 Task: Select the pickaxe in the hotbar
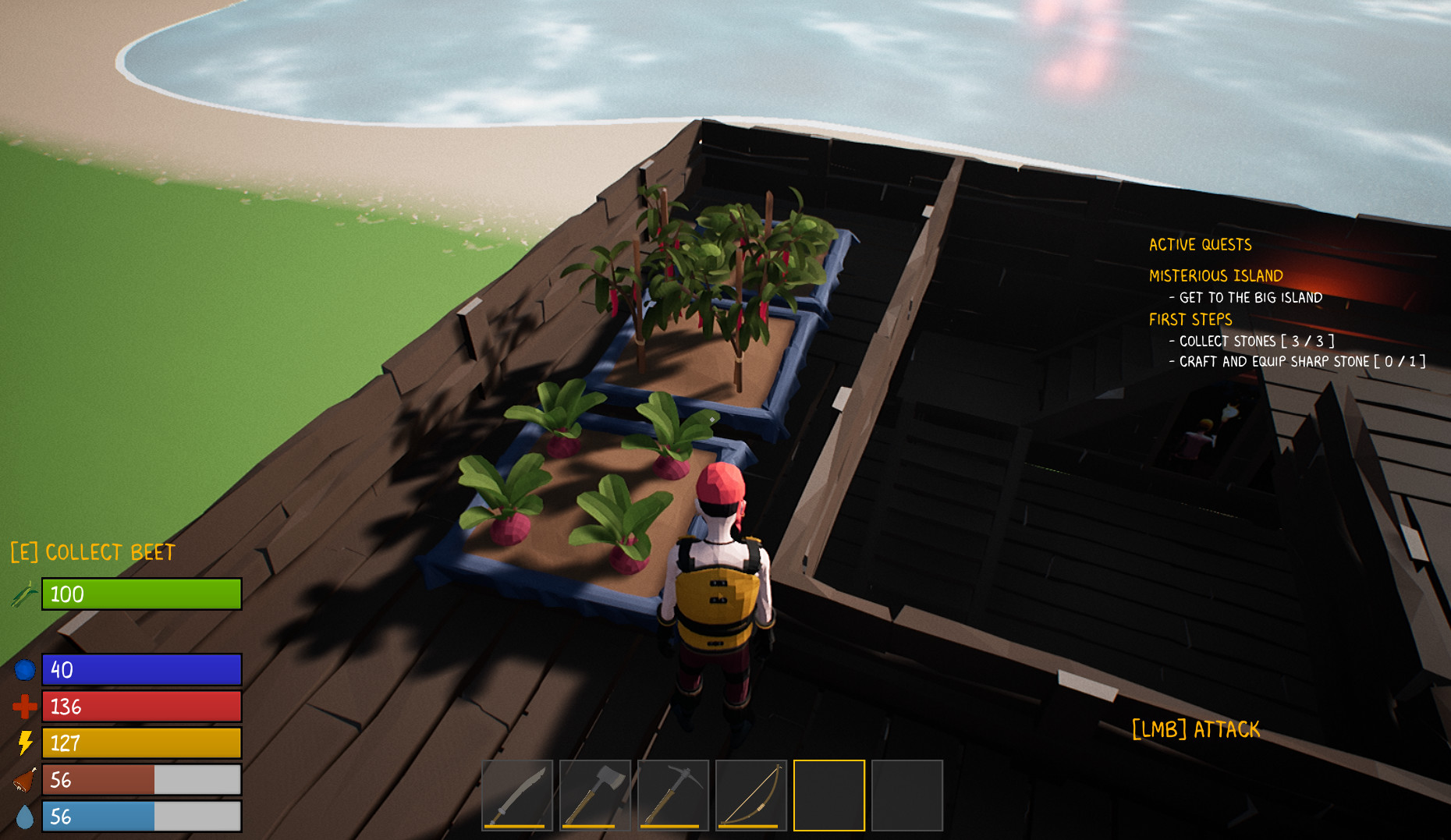coord(672,795)
